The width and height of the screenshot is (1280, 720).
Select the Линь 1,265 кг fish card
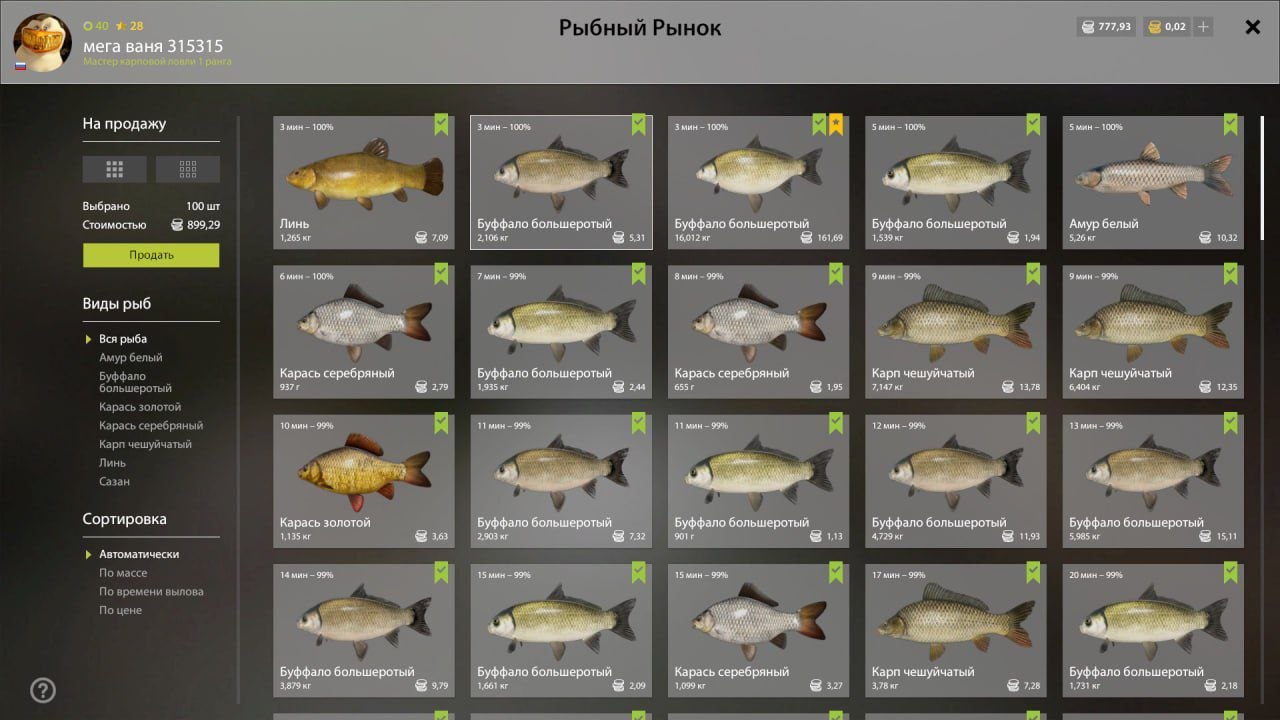[x=363, y=181]
